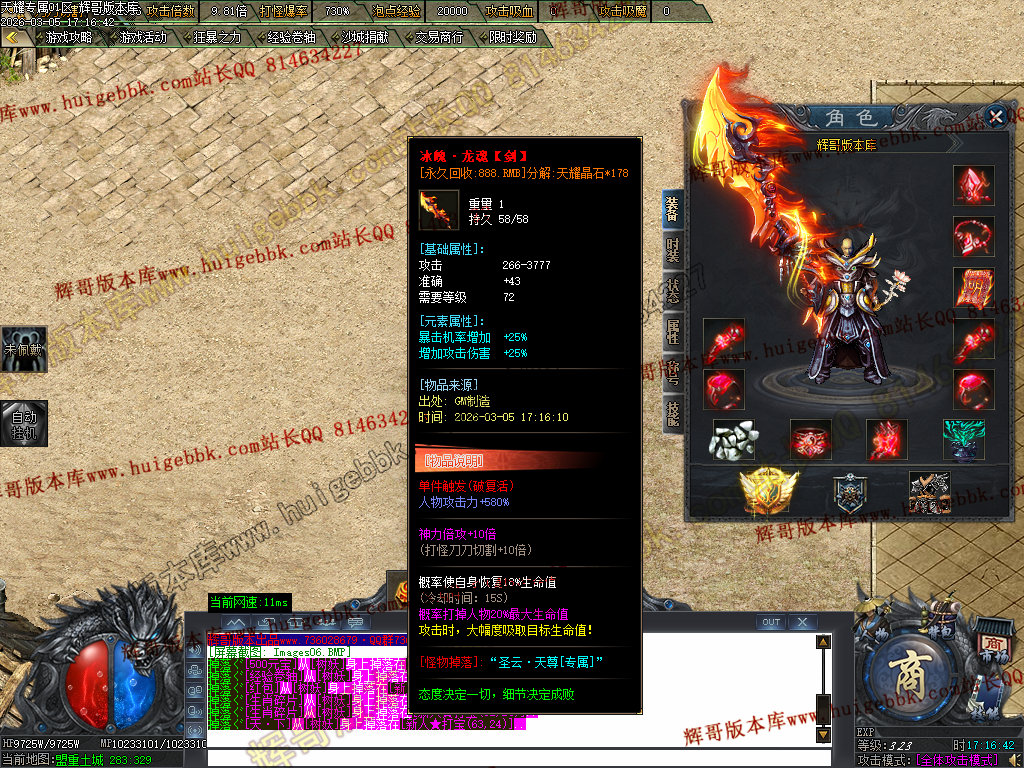
Task: Select the white stone pile equipment slot
Action: (x=735, y=440)
